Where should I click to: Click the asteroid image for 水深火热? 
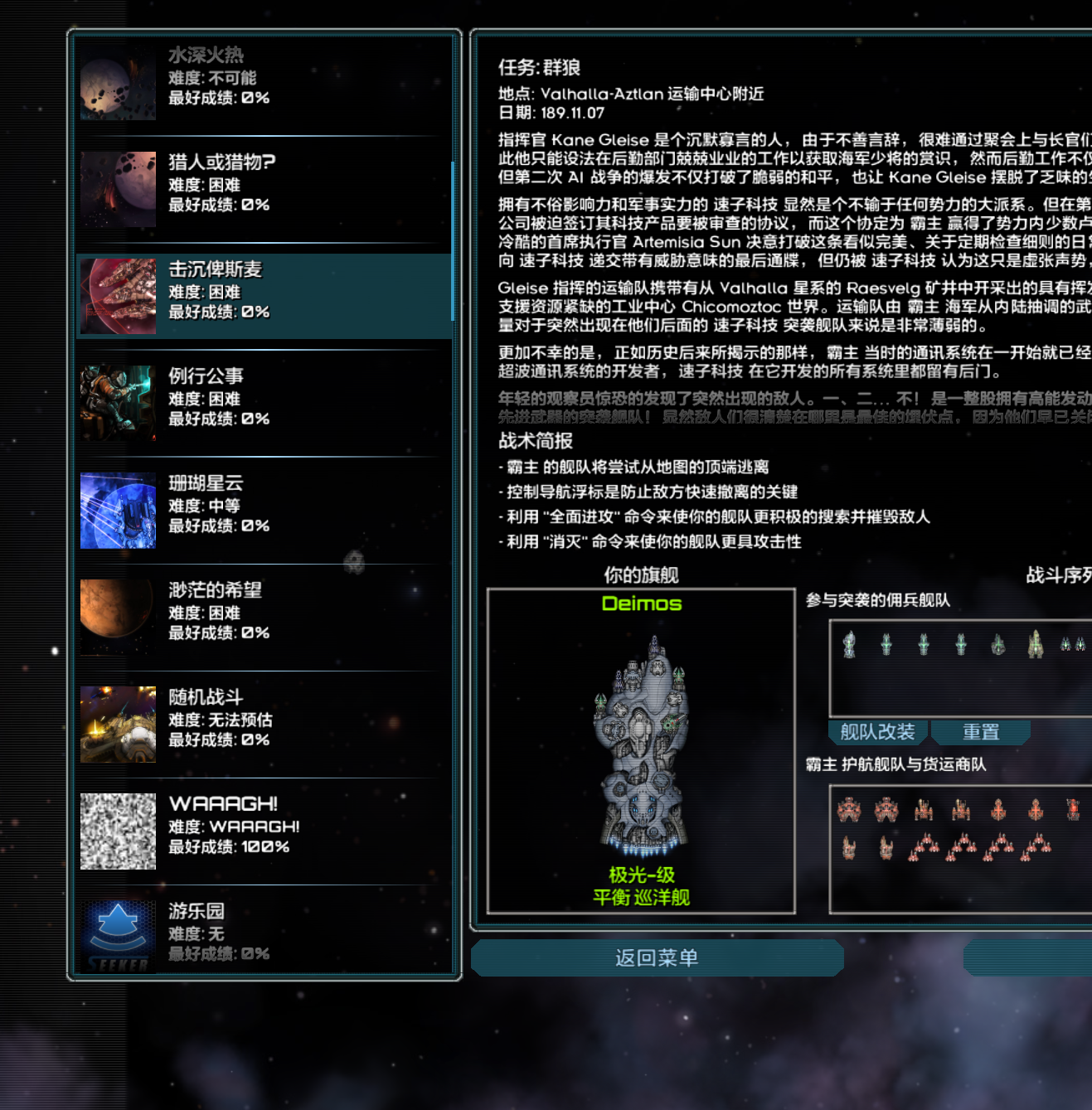pyautogui.click(x=118, y=83)
